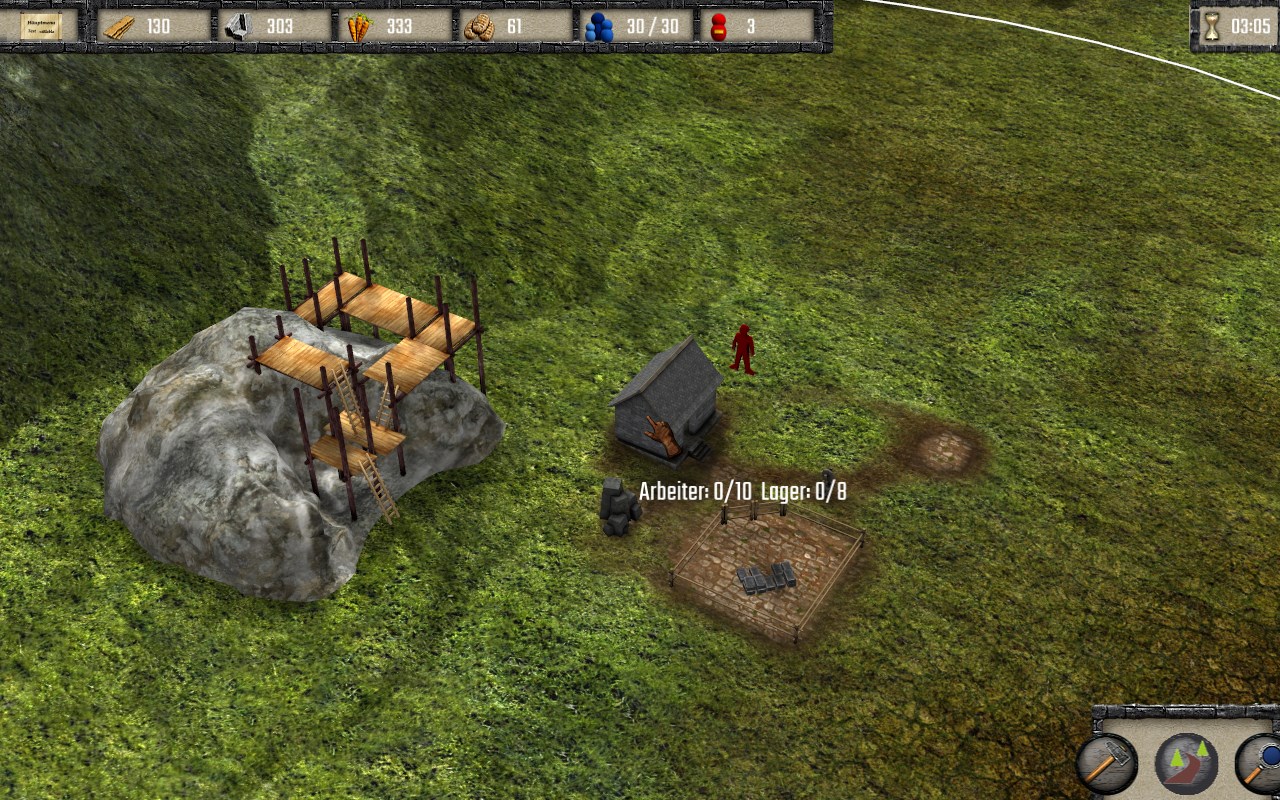Activate the magnifying glass button

1260,763
